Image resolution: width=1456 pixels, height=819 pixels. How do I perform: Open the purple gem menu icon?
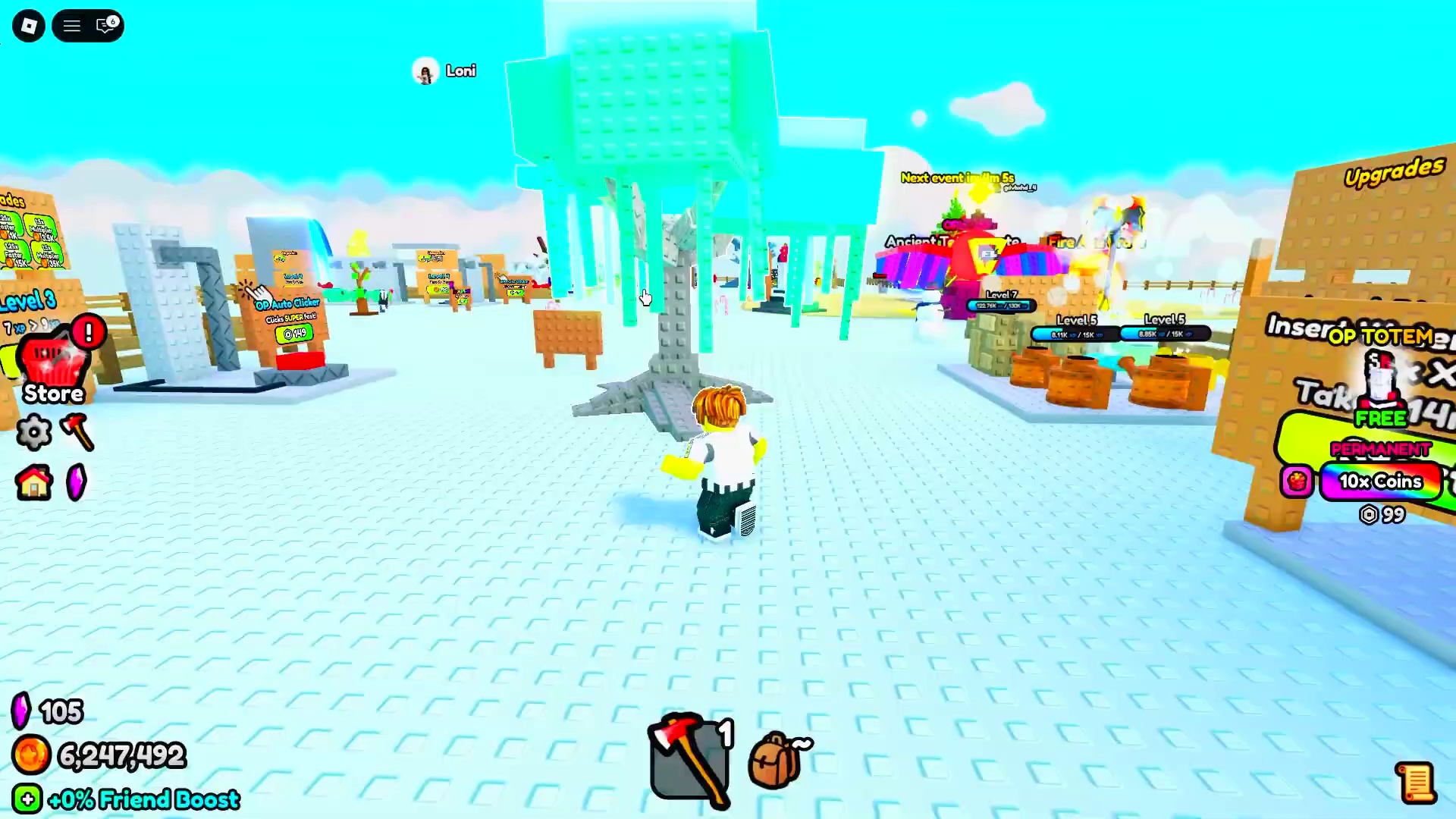point(77,482)
